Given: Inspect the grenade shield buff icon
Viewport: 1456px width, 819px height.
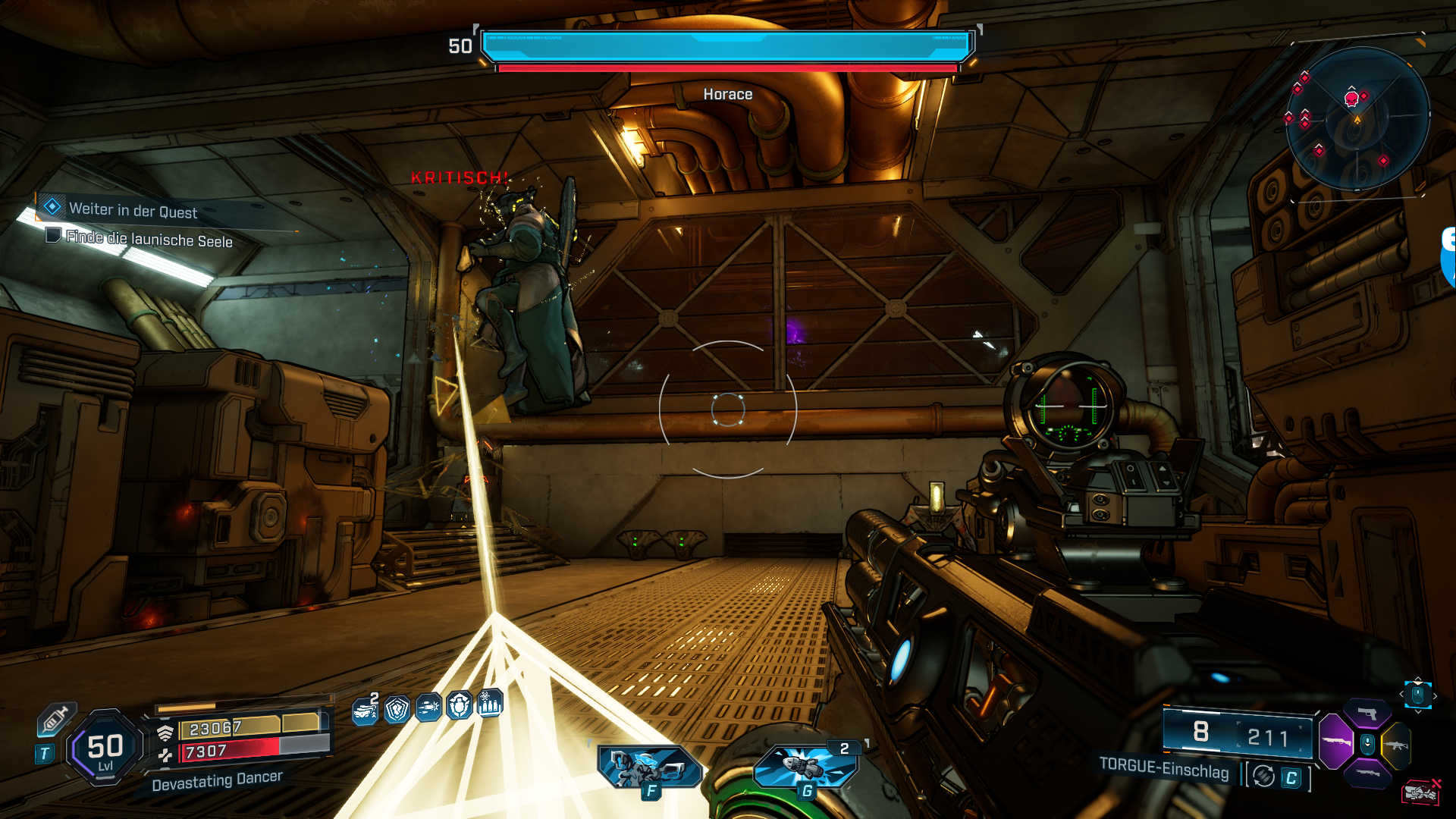Looking at the screenshot, I should pyautogui.click(x=460, y=707).
